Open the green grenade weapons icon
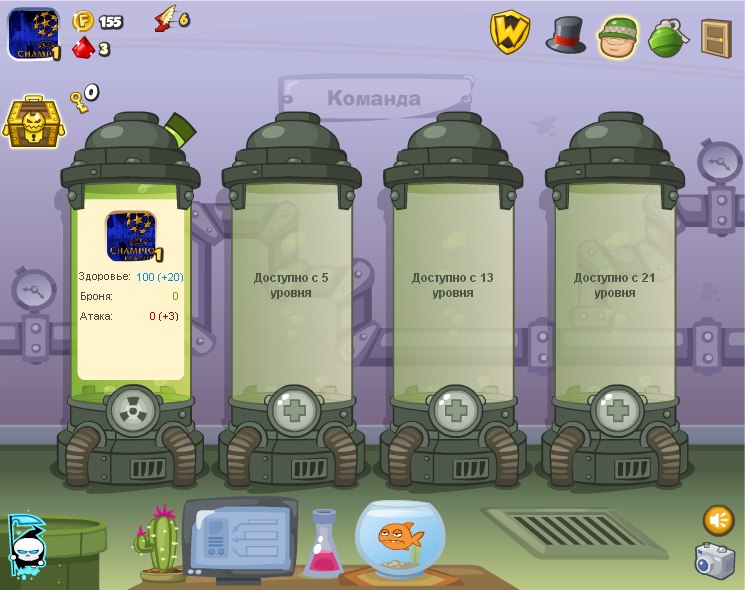The height and width of the screenshot is (590, 745). pyautogui.click(x=666, y=37)
